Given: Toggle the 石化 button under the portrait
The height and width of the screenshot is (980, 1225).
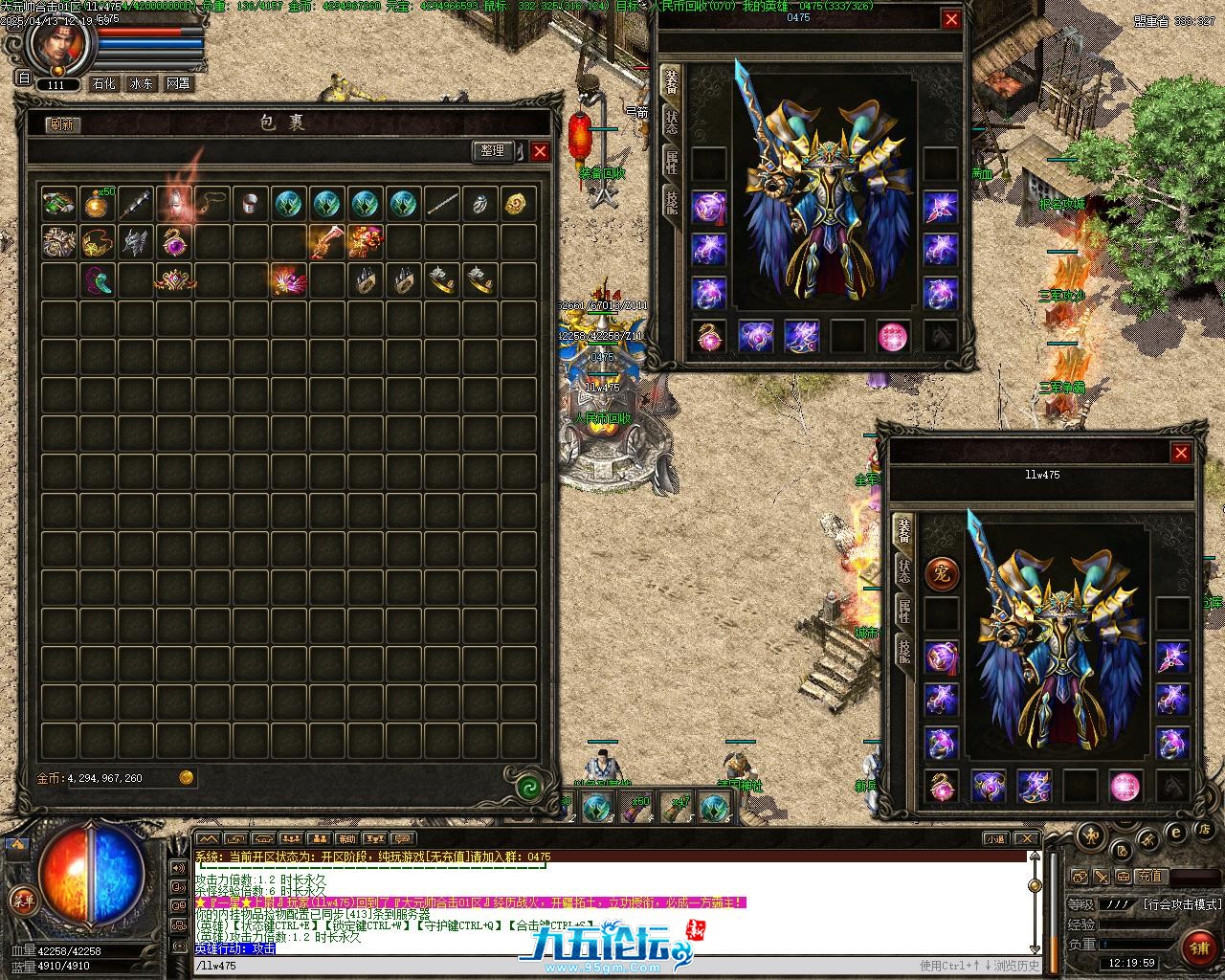Looking at the screenshot, I should click(103, 84).
